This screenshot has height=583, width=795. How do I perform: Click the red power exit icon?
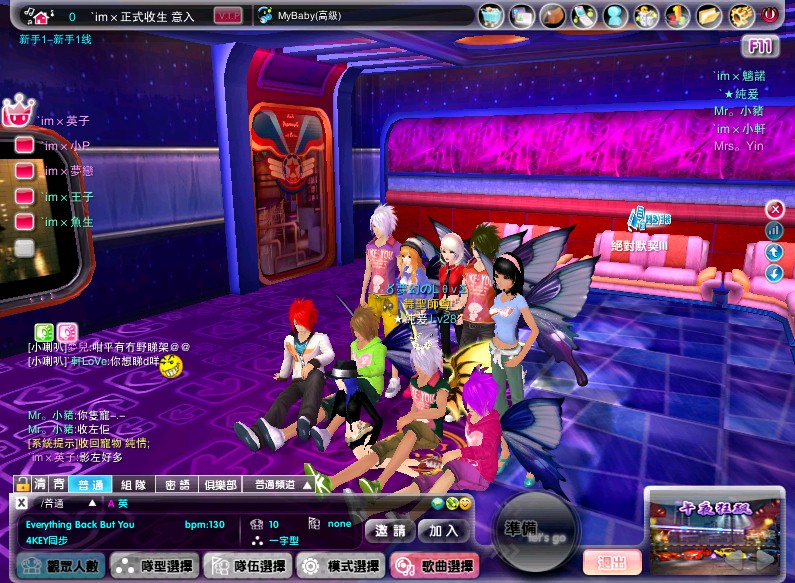[x=769, y=15]
